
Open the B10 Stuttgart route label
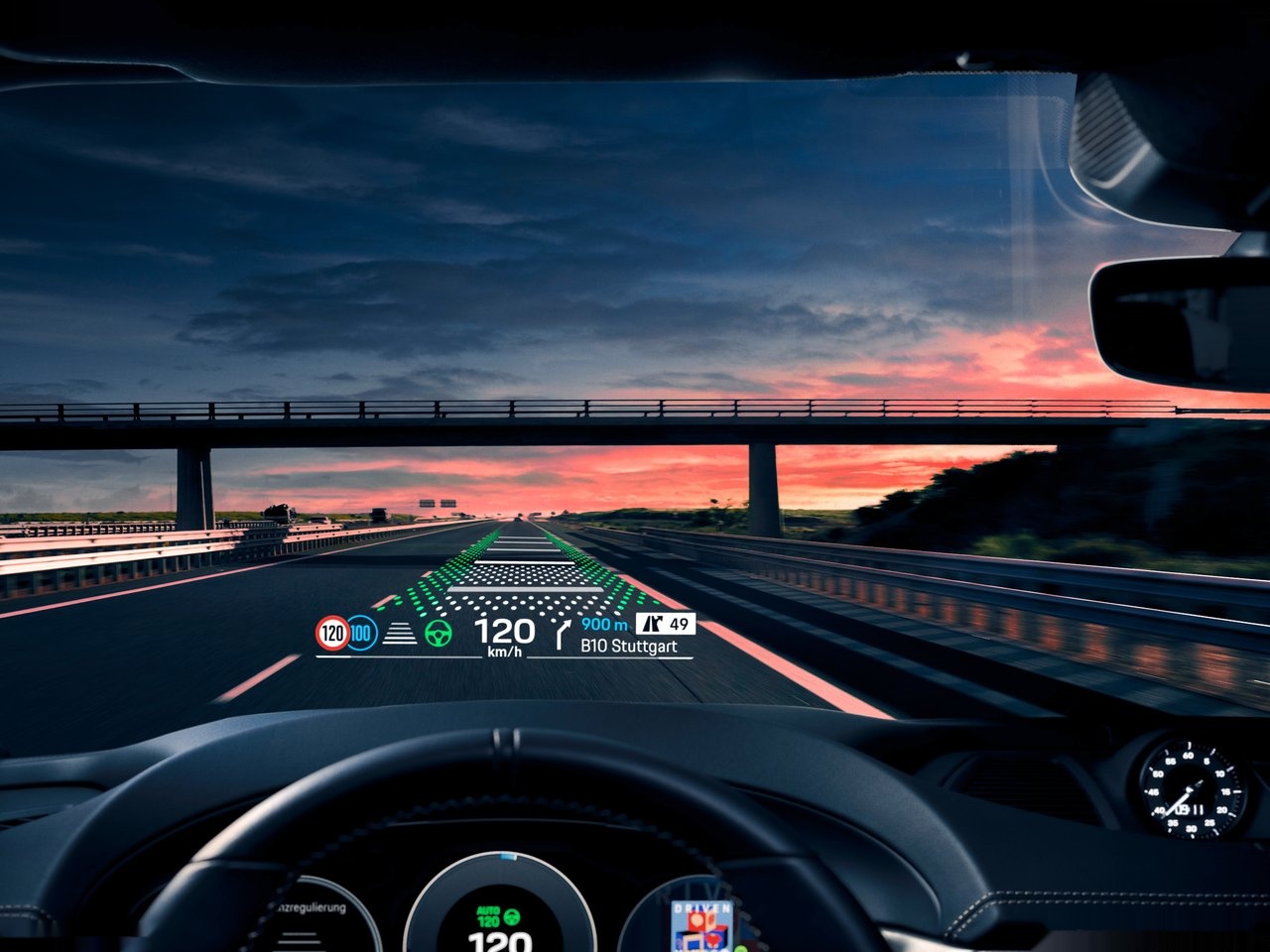pyautogui.click(x=629, y=647)
